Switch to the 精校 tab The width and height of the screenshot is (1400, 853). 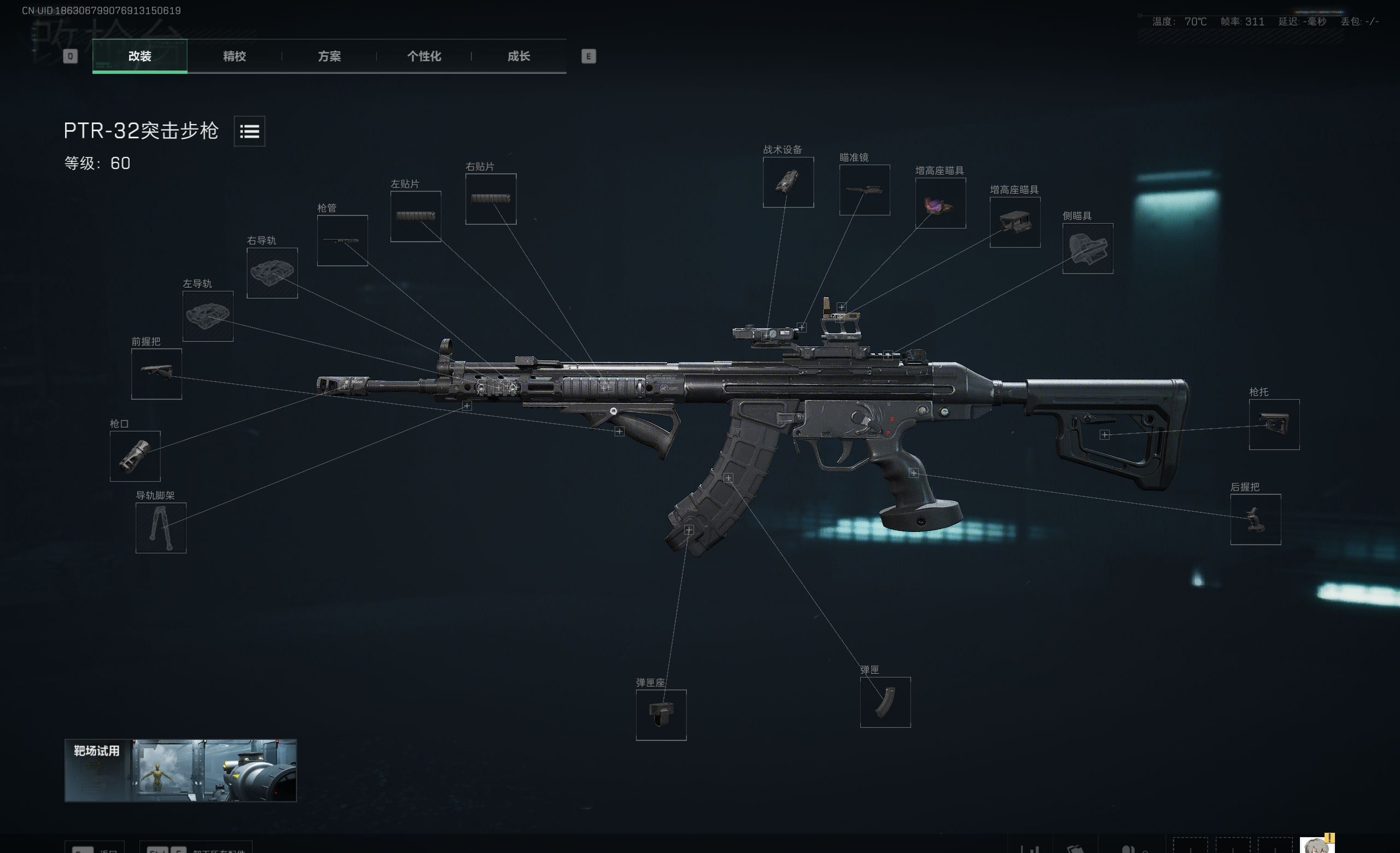coord(235,57)
